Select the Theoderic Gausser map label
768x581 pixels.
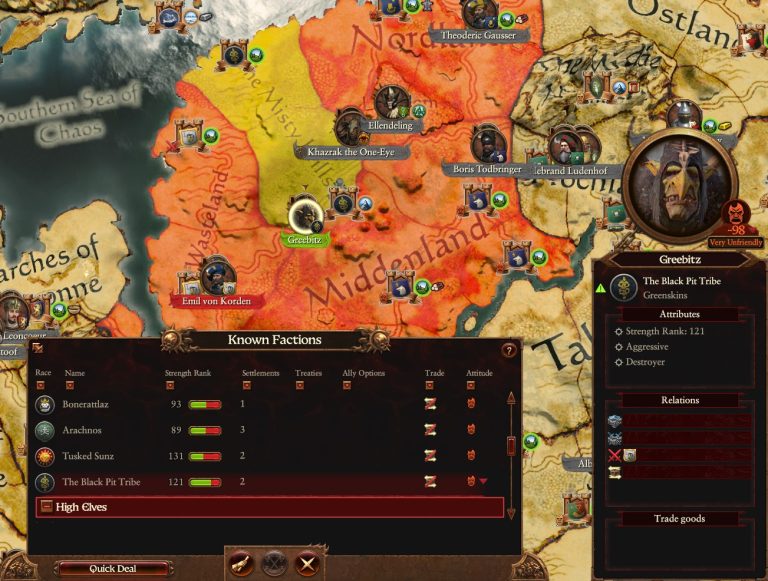click(x=478, y=35)
